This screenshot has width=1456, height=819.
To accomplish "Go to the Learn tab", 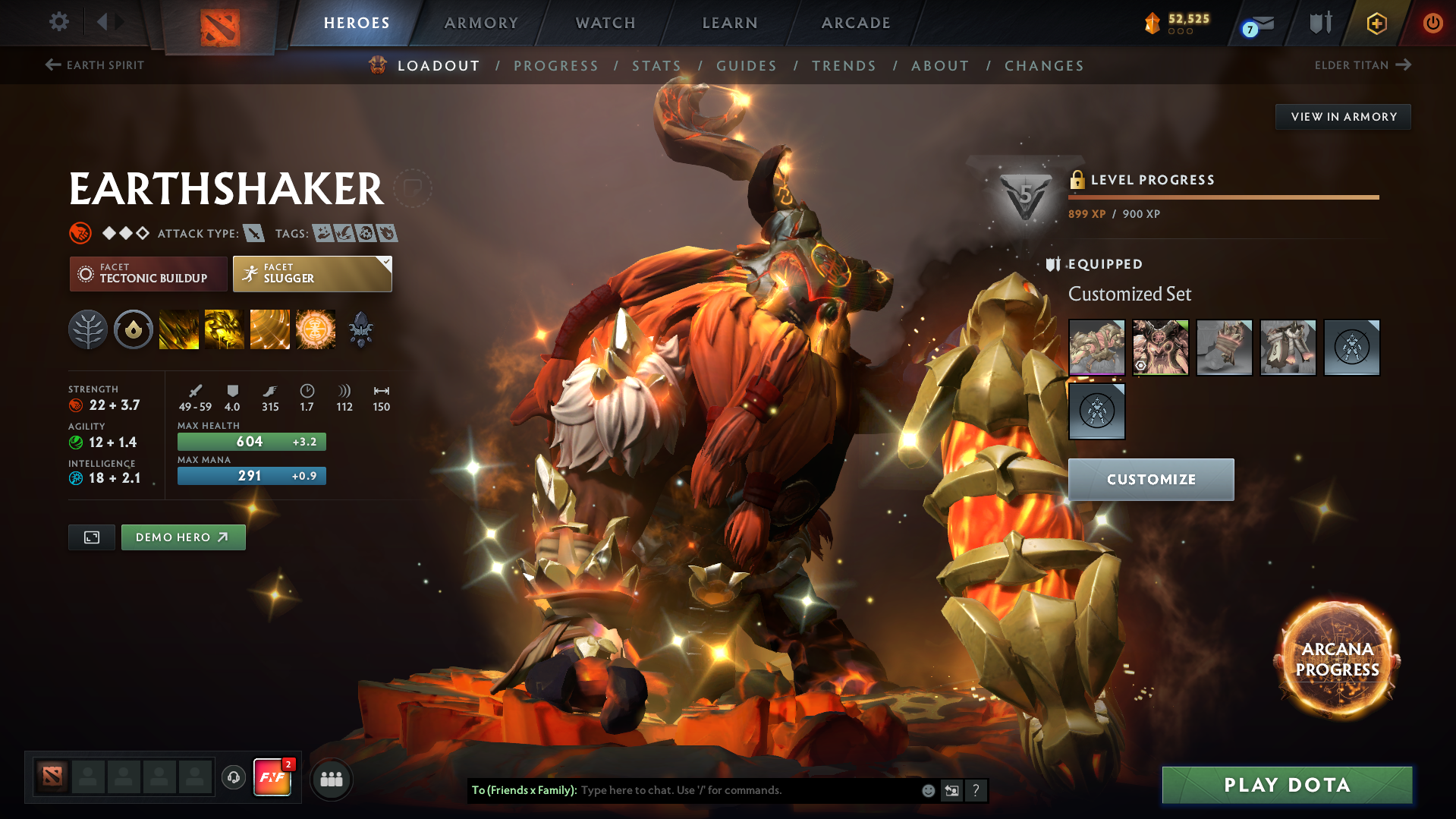I will tap(730, 23).
